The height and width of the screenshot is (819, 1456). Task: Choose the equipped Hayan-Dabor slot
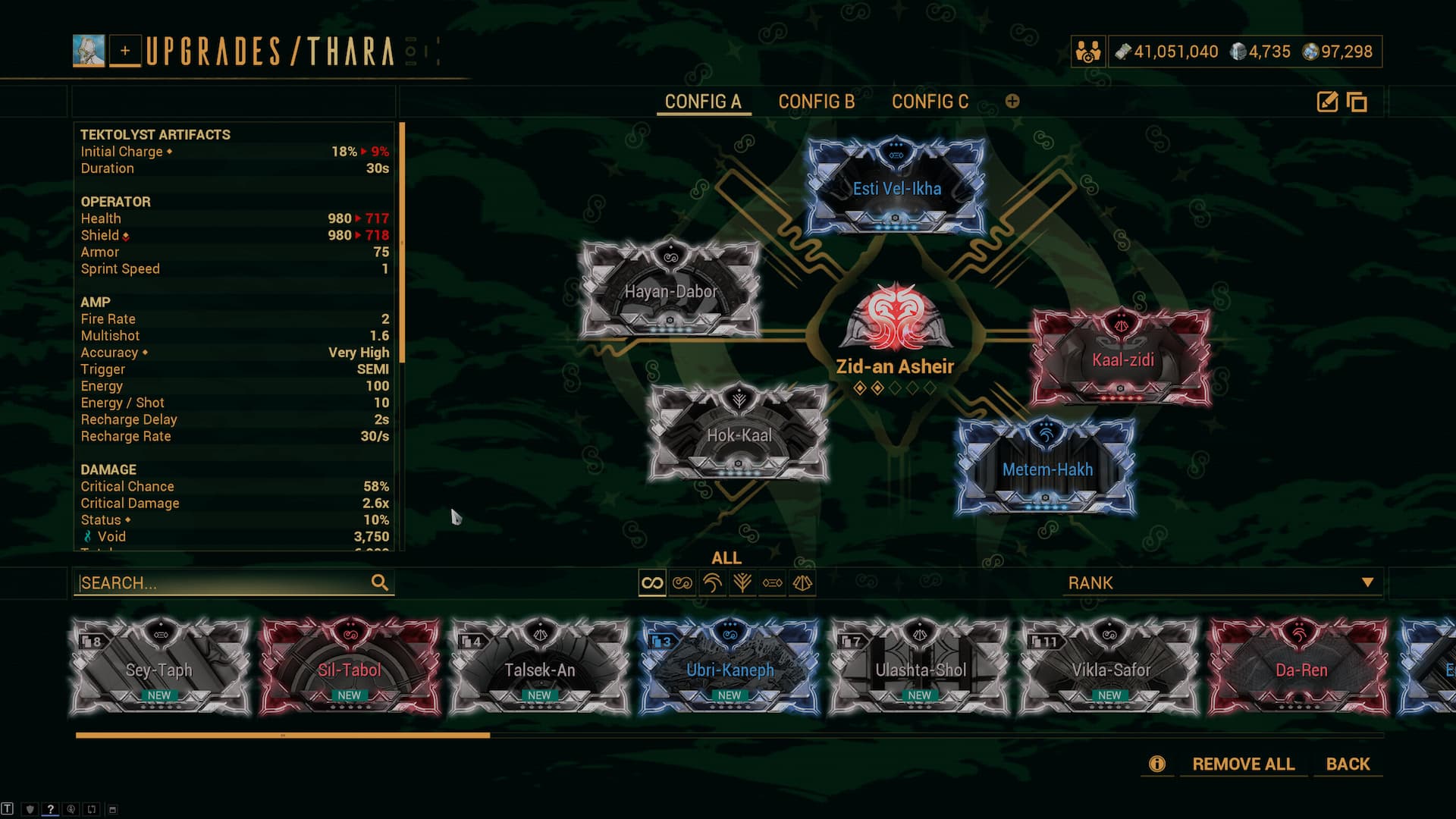670,290
